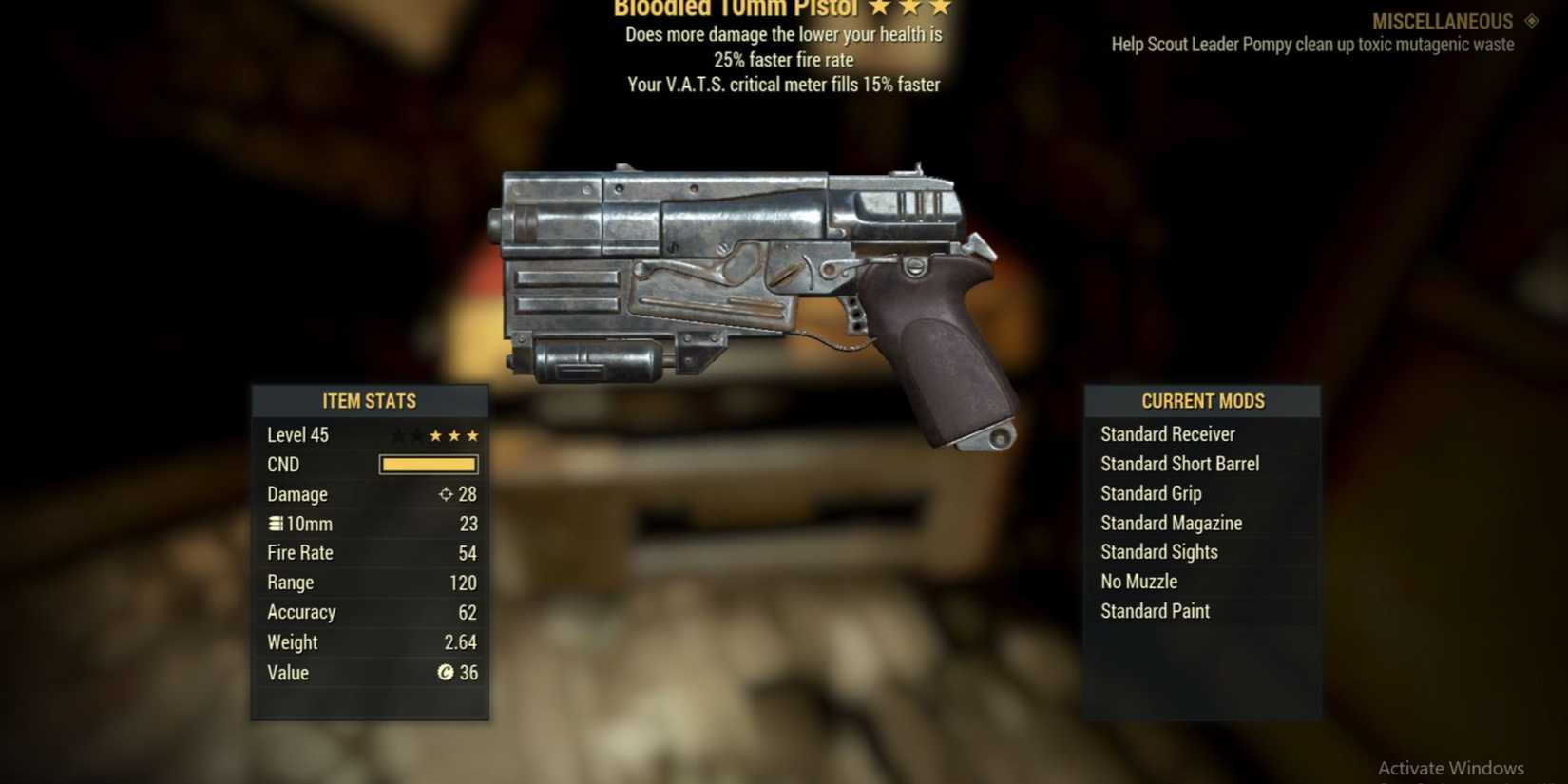
Task: Select the Standard Paint option
Action: [1154, 611]
